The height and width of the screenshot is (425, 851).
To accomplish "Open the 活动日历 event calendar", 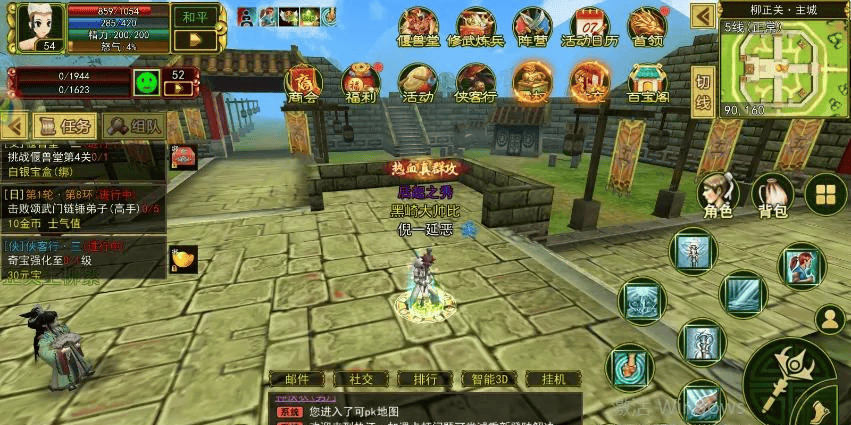I will point(590,27).
